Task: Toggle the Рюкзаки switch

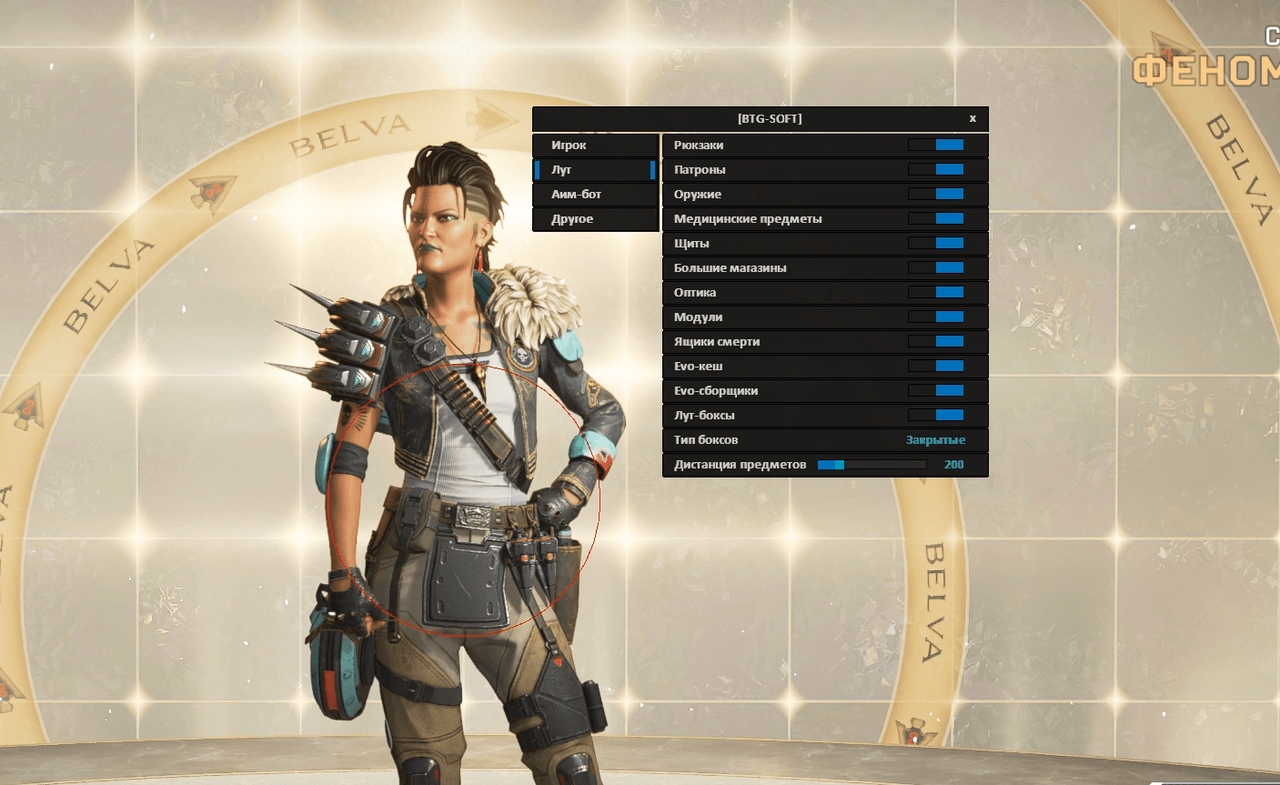Action: point(936,145)
